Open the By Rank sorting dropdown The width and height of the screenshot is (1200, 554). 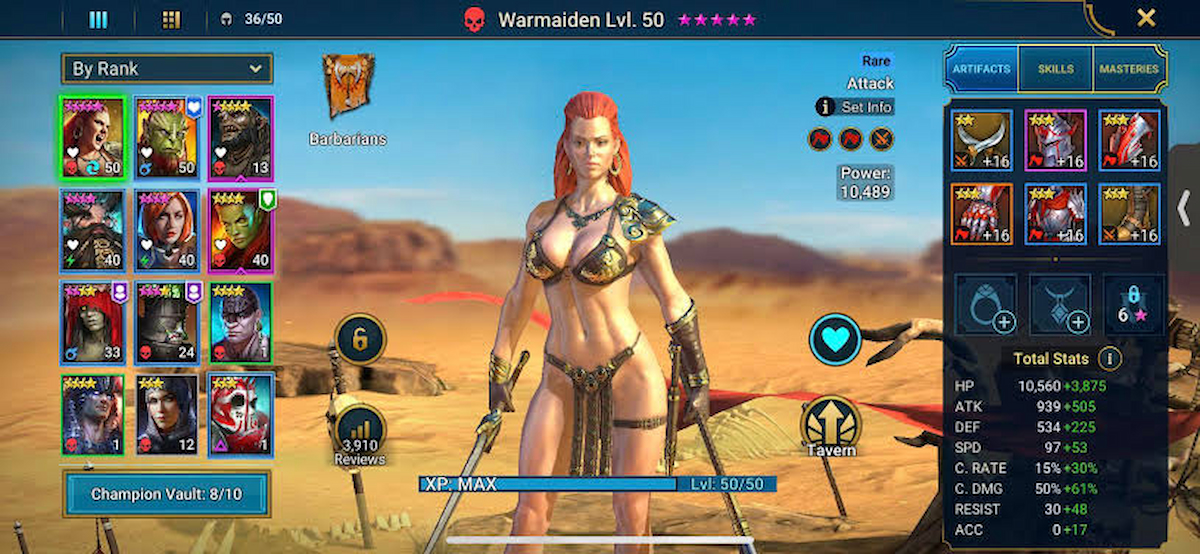click(166, 69)
